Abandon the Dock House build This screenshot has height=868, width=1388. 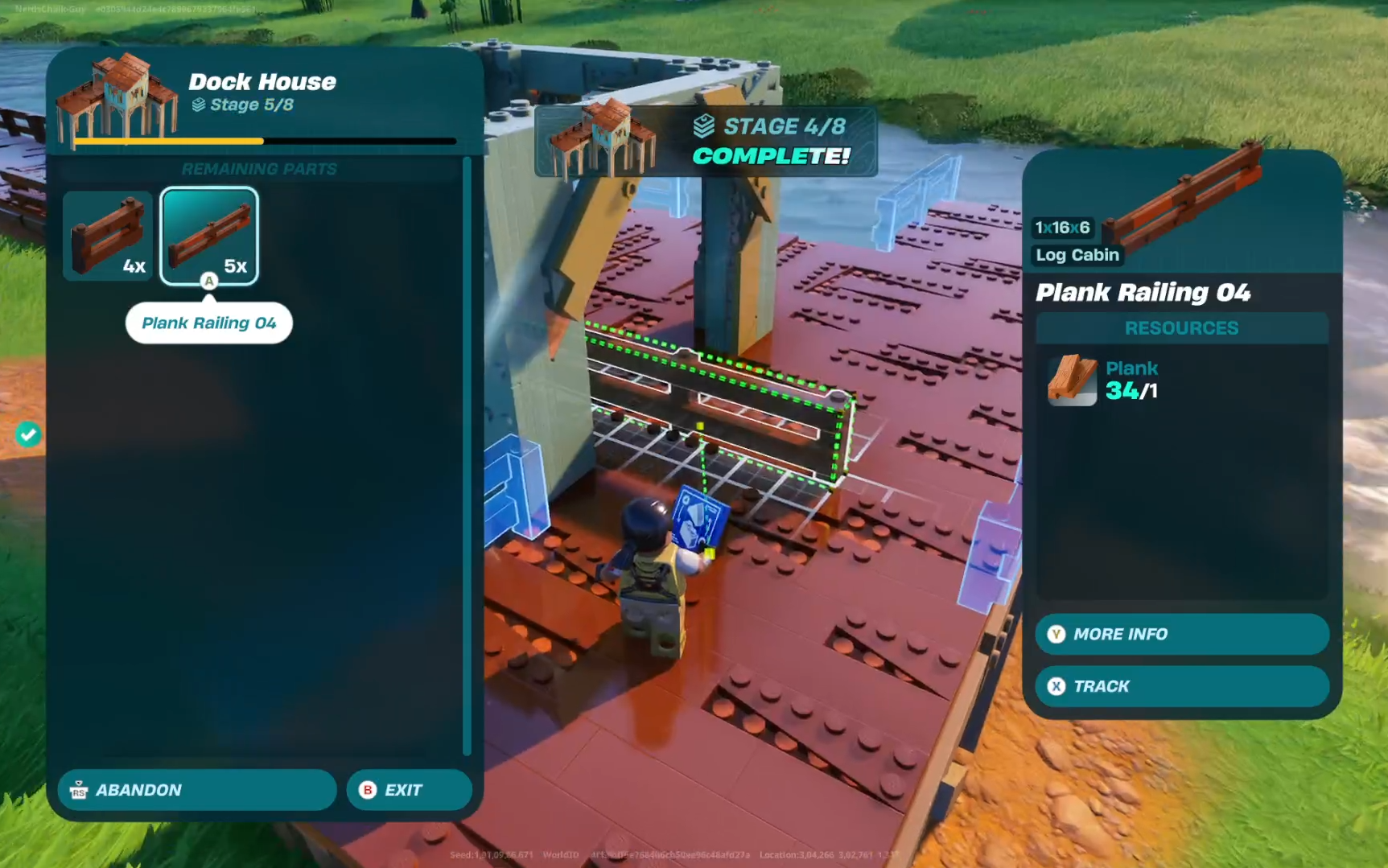(196, 790)
